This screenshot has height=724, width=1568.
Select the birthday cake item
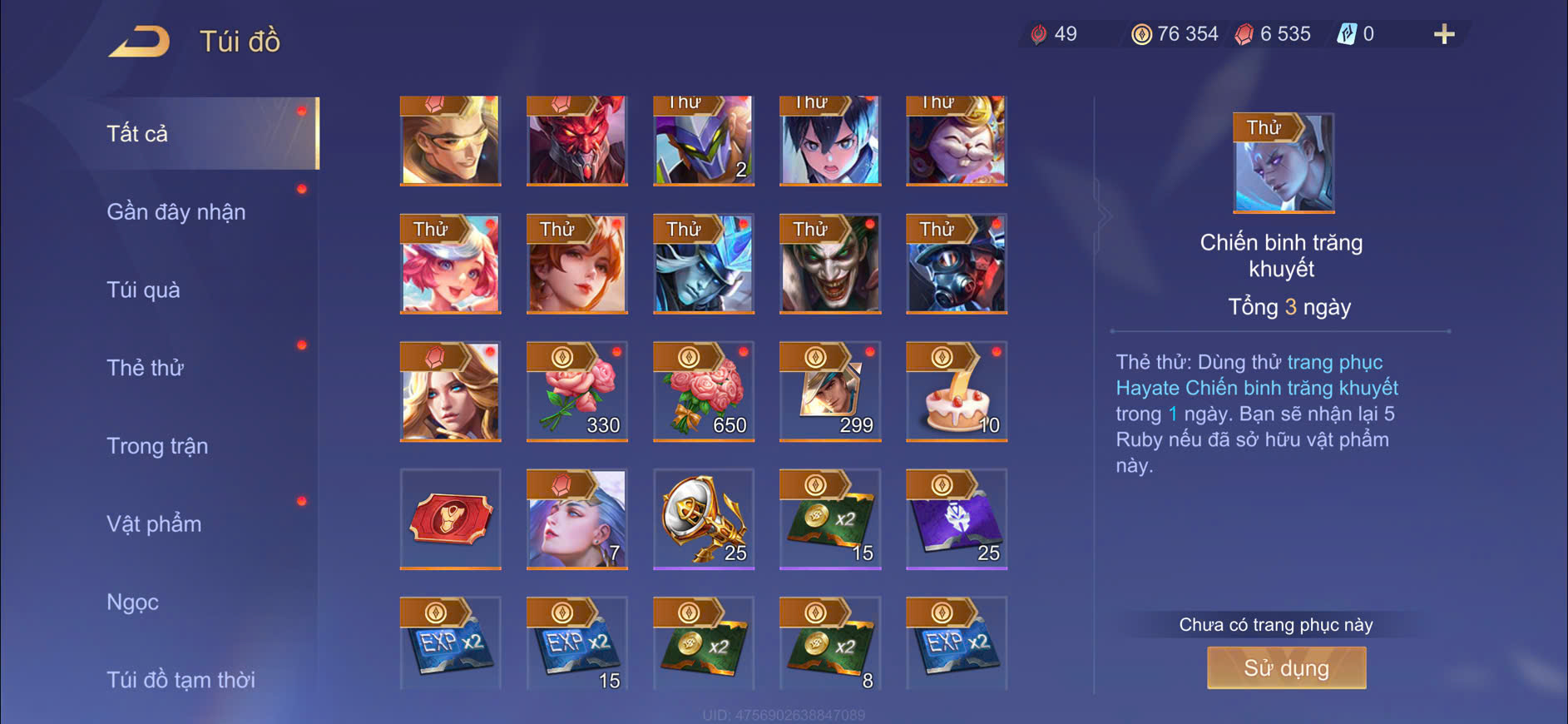click(956, 391)
